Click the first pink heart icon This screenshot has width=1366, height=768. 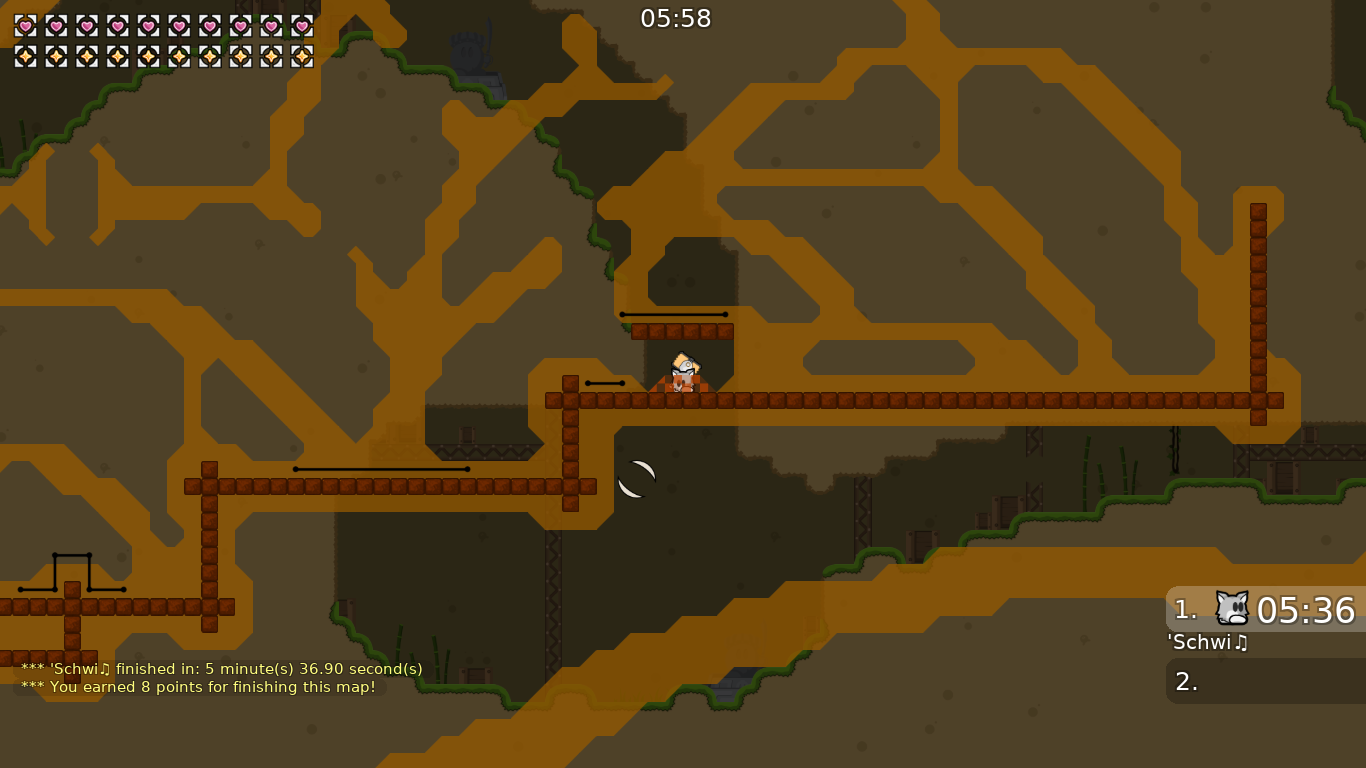tap(25, 27)
